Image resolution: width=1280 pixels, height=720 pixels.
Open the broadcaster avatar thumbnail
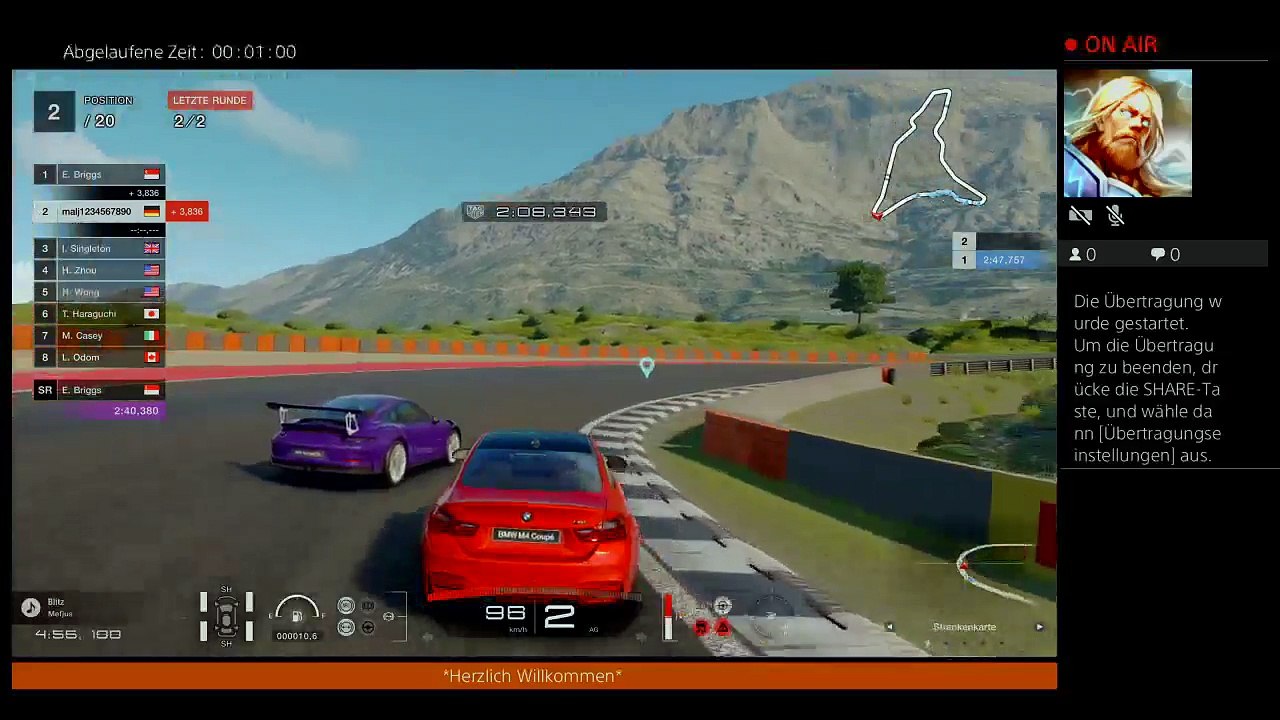pyautogui.click(x=1128, y=133)
